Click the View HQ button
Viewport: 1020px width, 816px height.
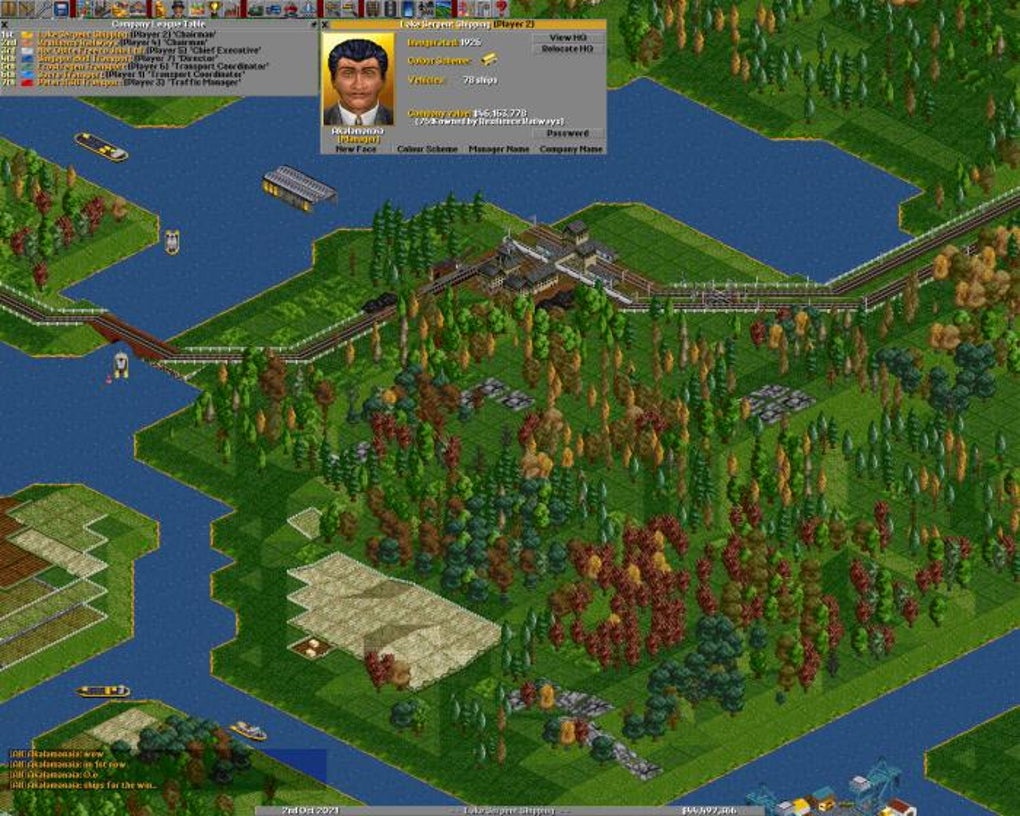(x=567, y=37)
